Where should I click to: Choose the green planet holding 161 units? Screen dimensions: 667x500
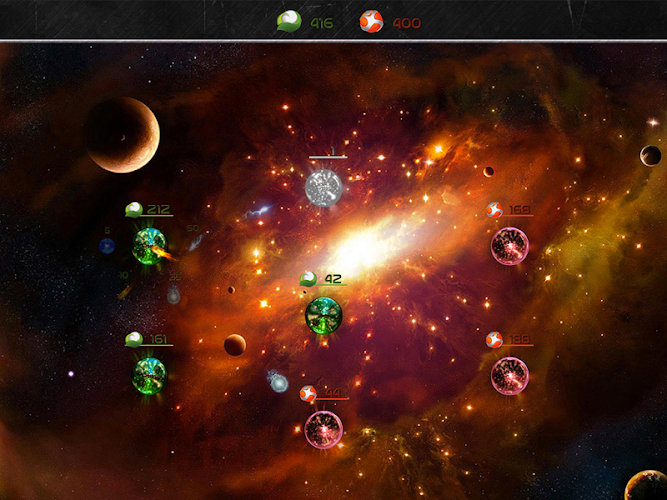149,375
